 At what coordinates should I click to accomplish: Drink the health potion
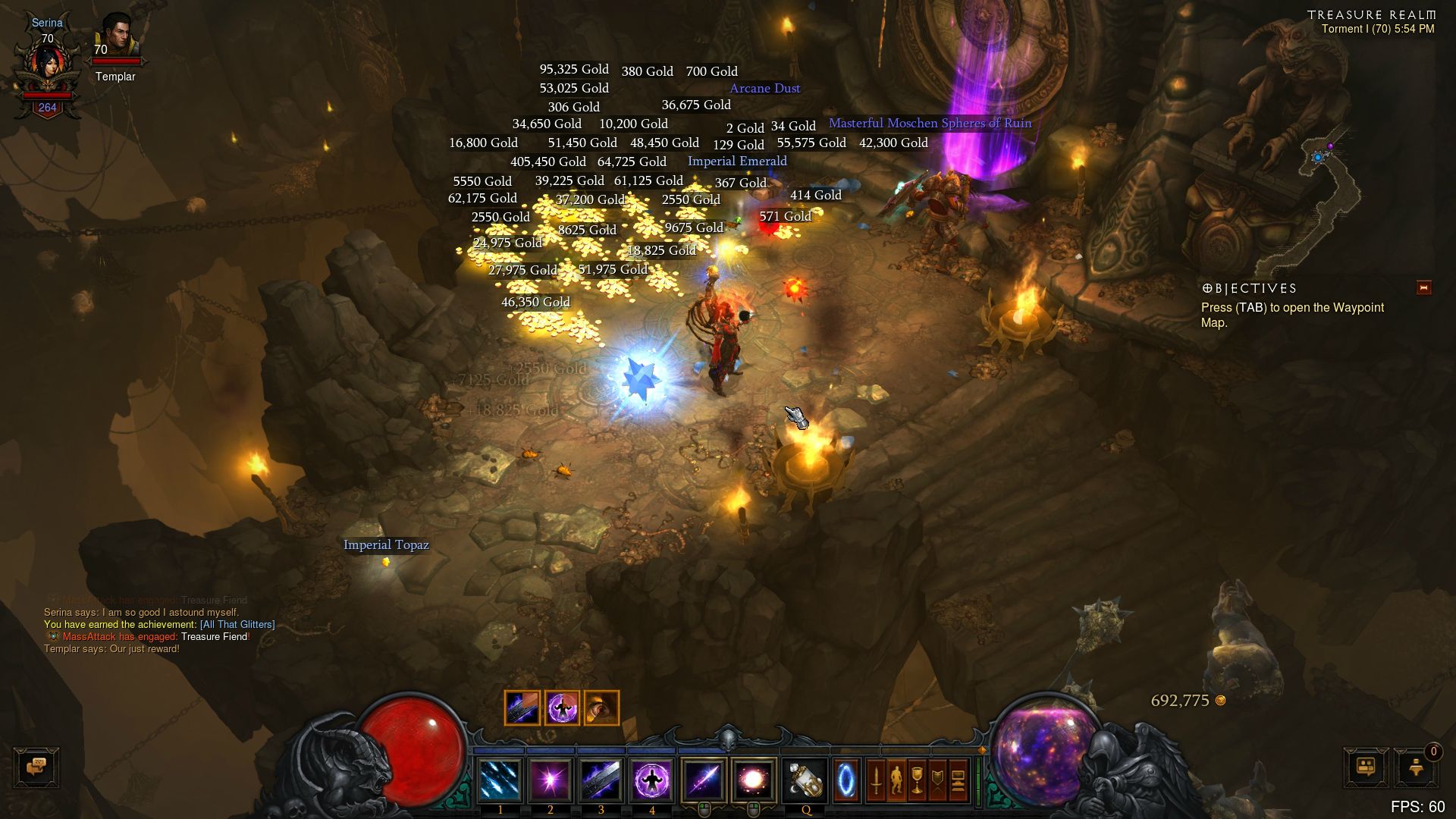(x=805, y=780)
